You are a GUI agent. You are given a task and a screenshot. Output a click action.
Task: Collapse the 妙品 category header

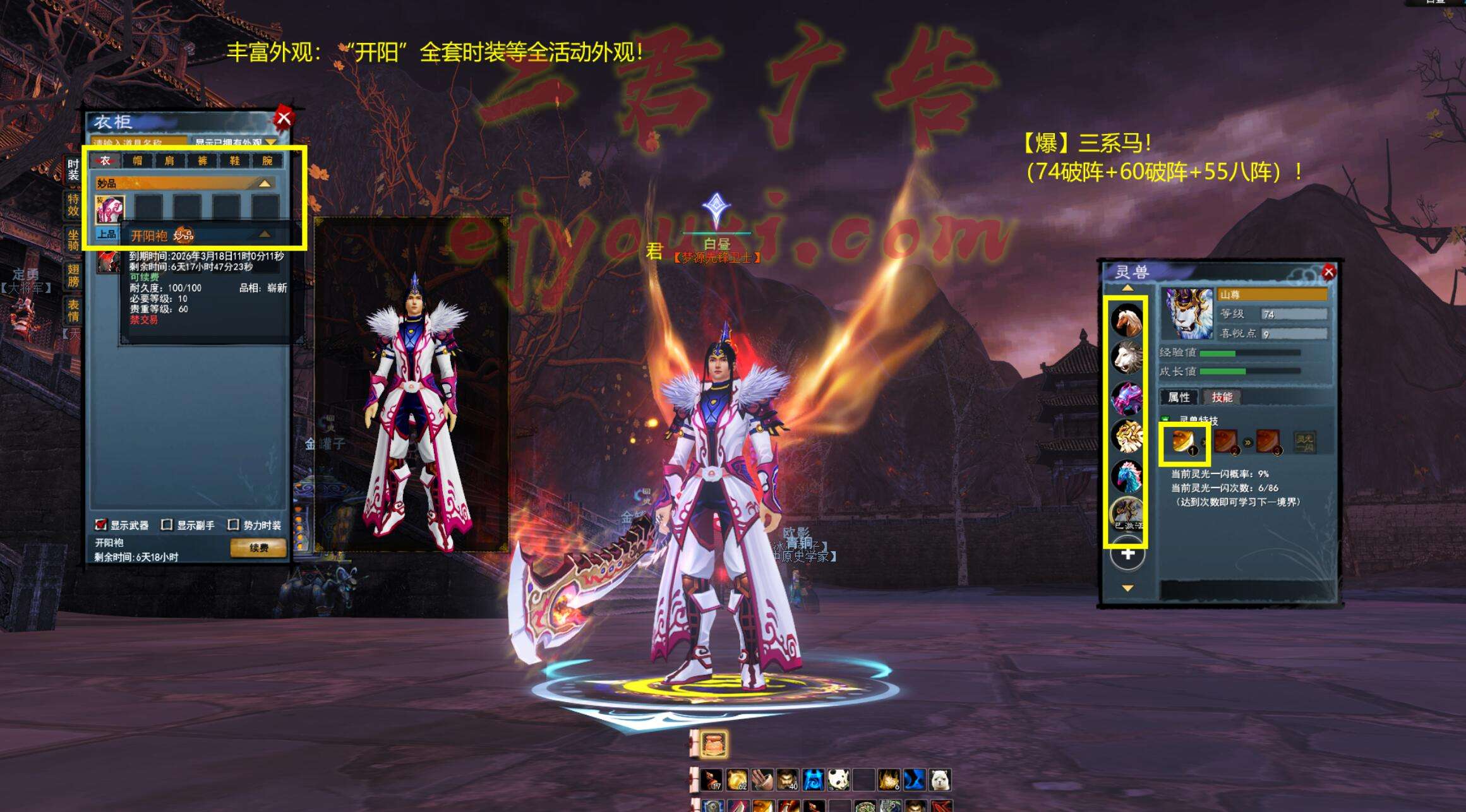265,183
